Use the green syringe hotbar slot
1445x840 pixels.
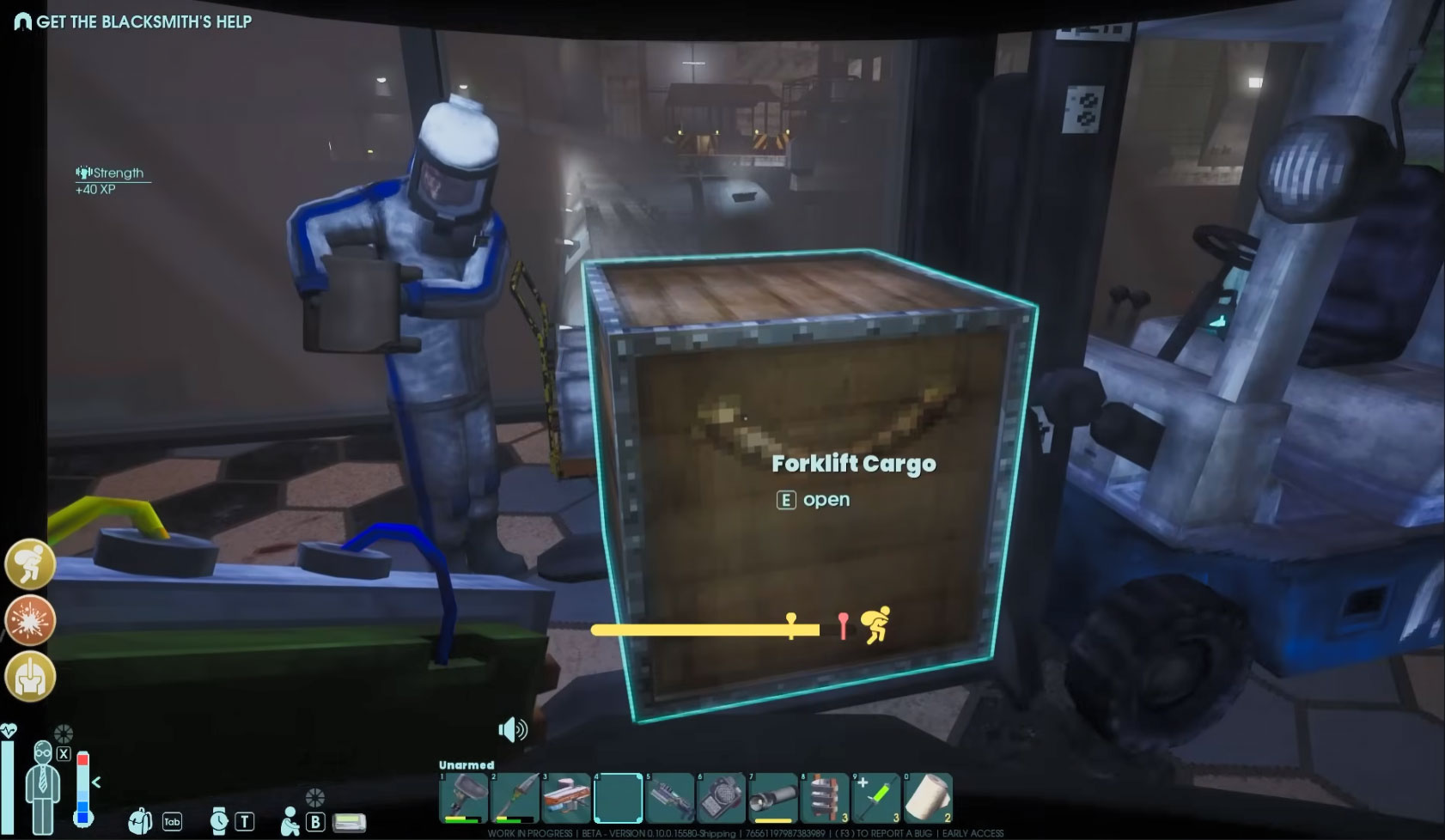(x=876, y=798)
